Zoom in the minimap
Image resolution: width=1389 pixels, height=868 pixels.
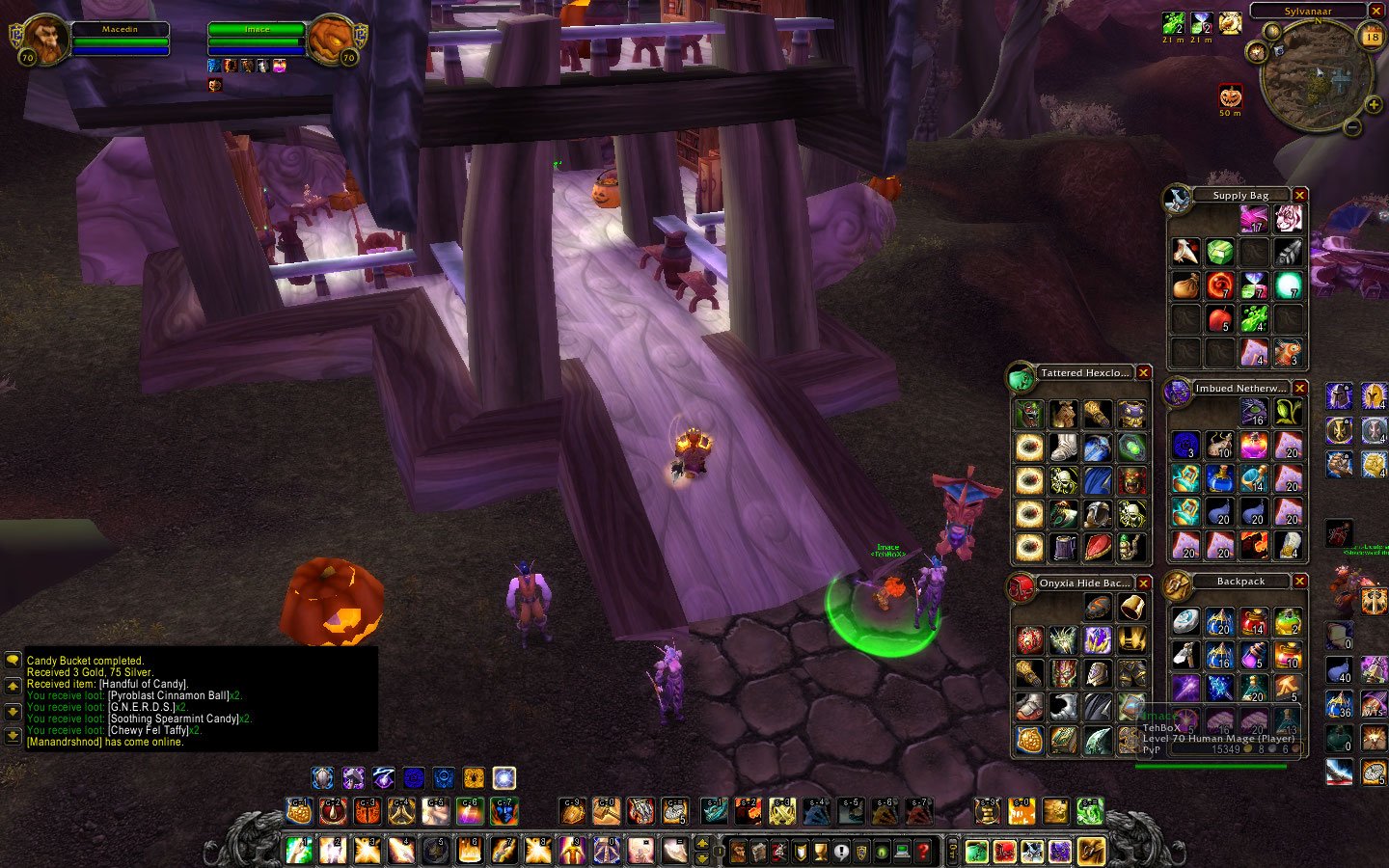pos(1374,104)
